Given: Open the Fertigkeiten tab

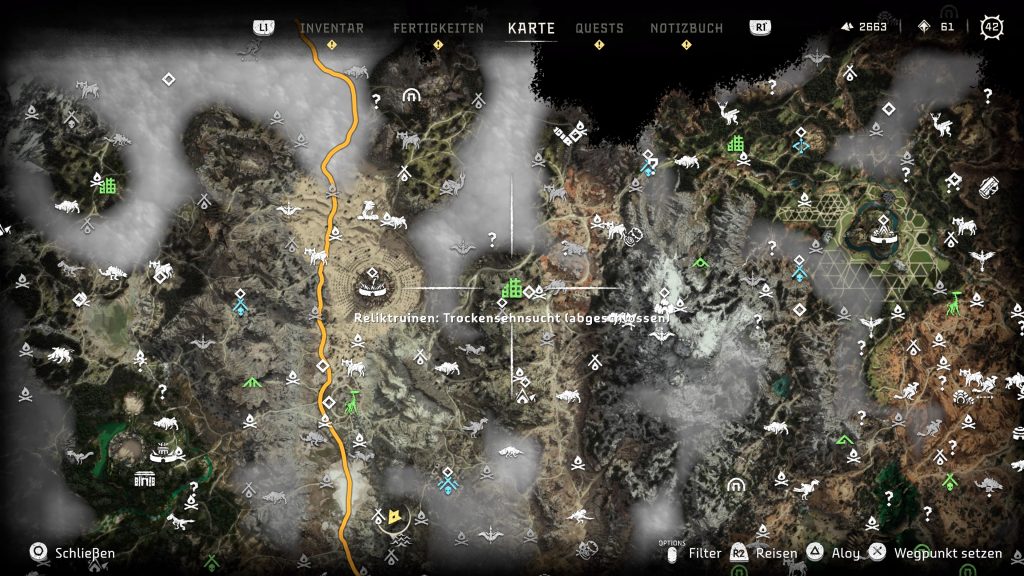Looking at the screenshot, I should (438, 28).
